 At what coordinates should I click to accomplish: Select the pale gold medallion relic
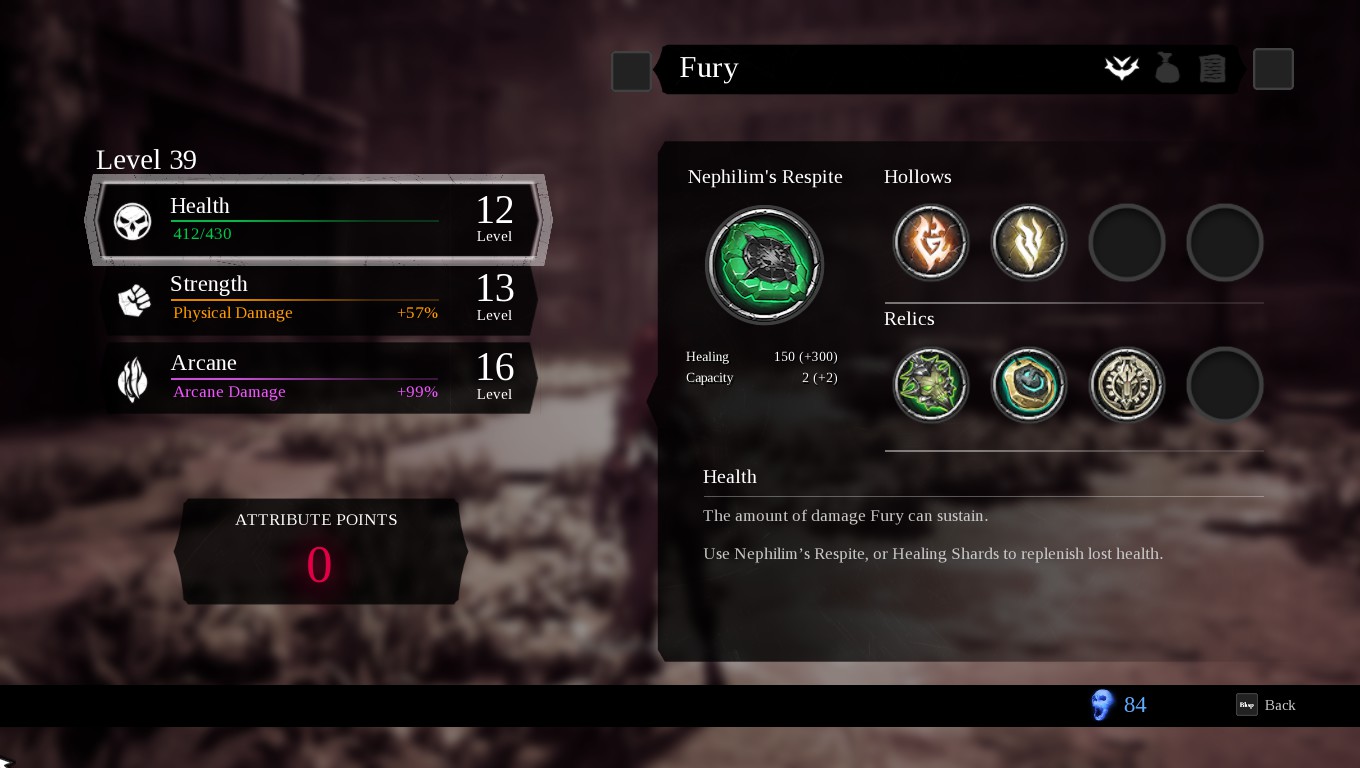(x=1126, y=385)
